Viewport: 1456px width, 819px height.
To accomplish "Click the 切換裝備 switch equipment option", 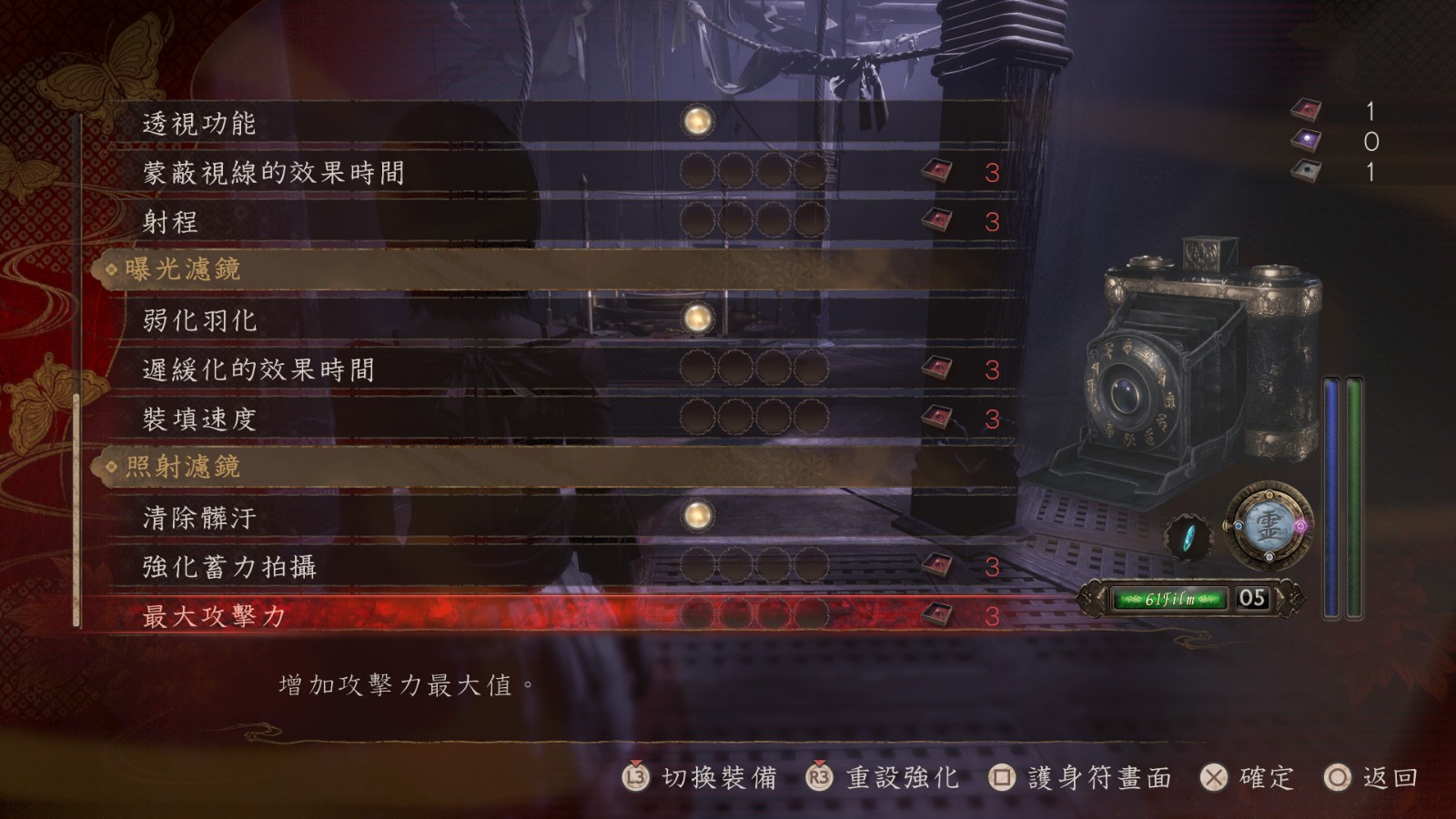I will [701, 777].
